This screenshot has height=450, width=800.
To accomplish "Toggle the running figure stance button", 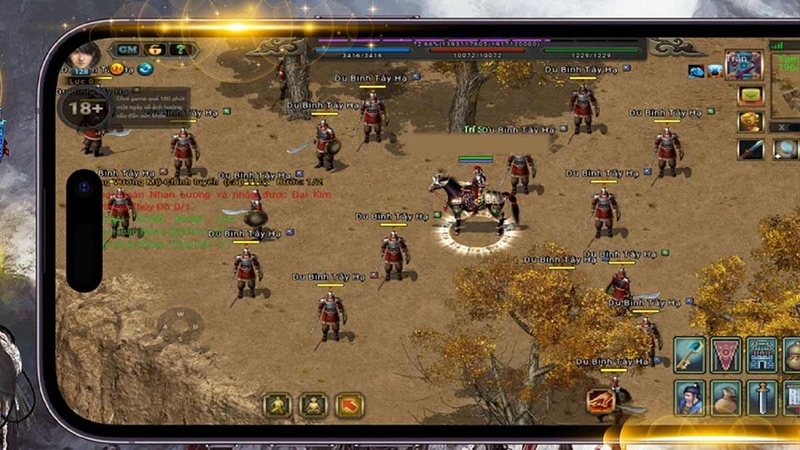I will coord(277,405).
